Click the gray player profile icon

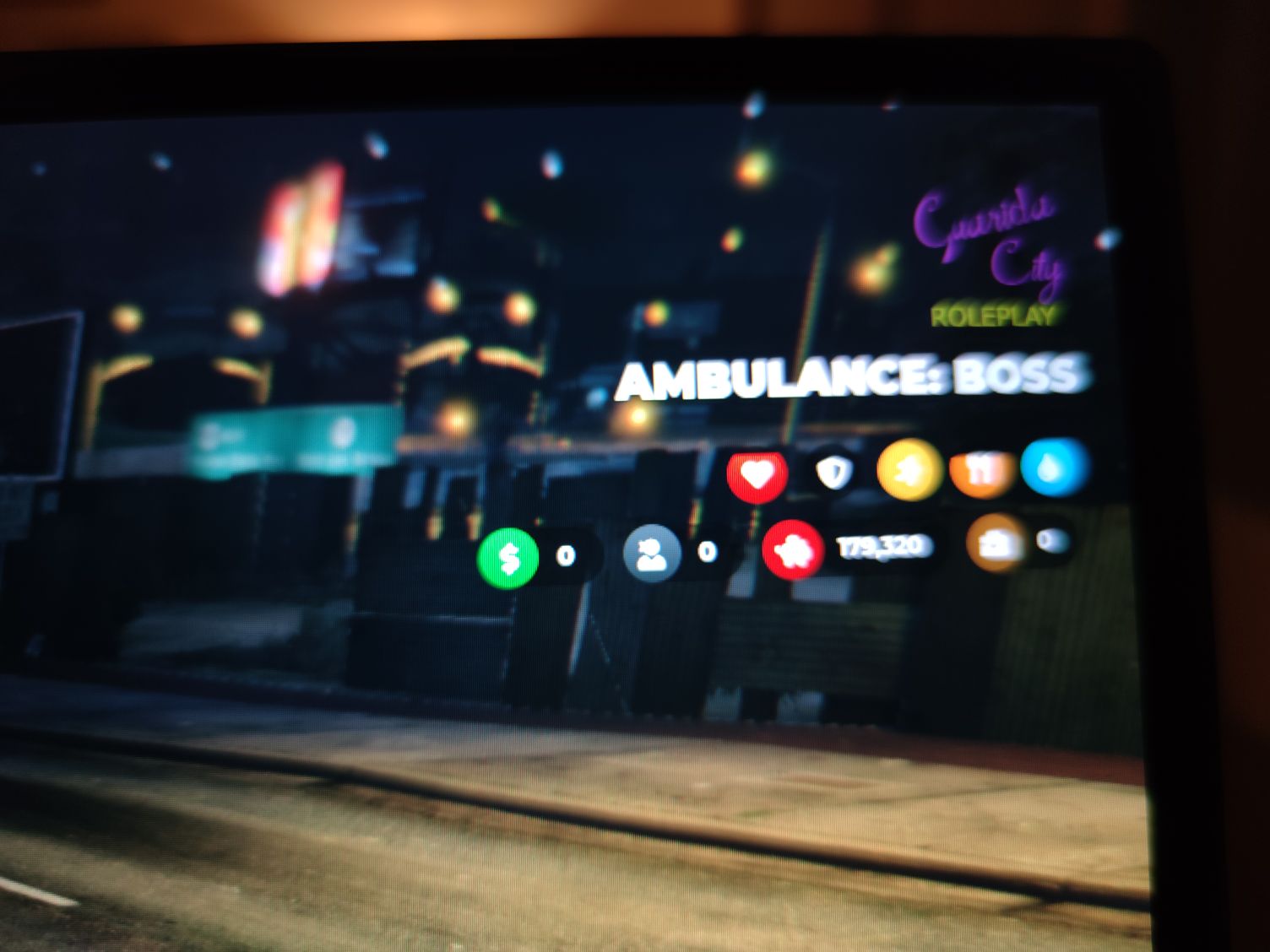click(x=651, y=552)
